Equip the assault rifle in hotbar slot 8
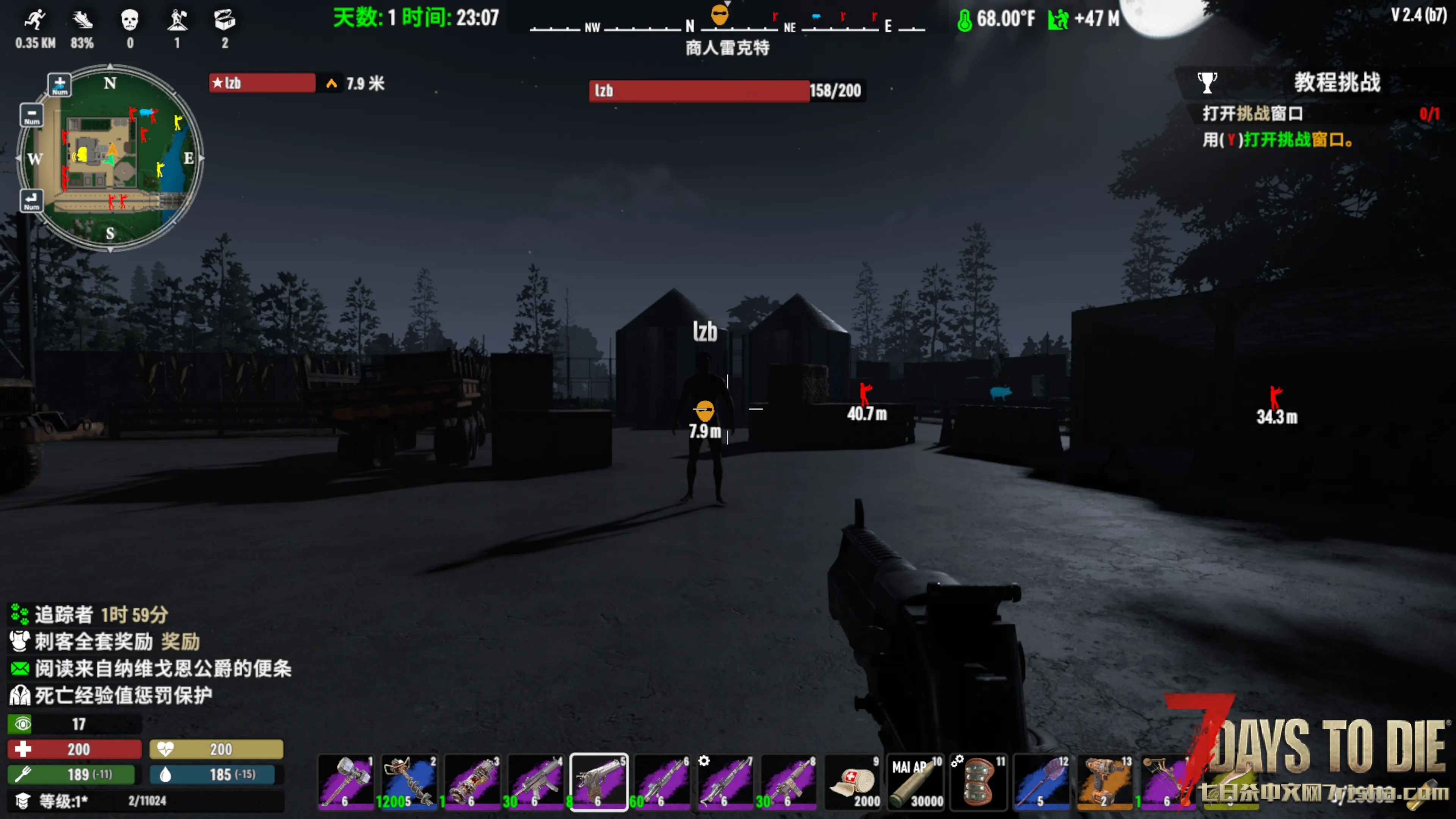This screenshot has width=1456, height=819. click(789, 782)
